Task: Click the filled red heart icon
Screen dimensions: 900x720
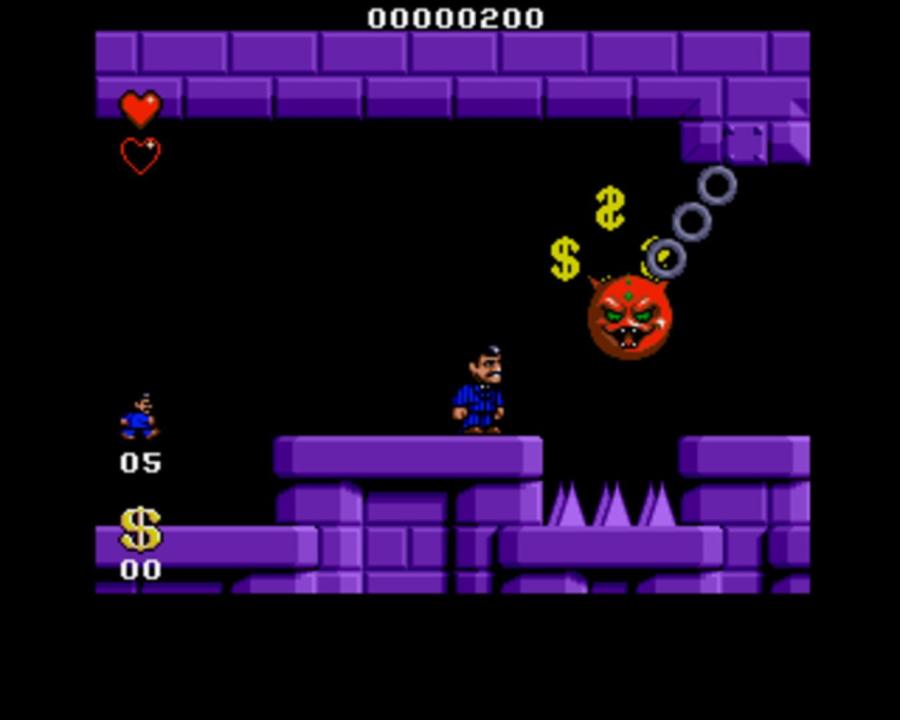Action: 140,108
